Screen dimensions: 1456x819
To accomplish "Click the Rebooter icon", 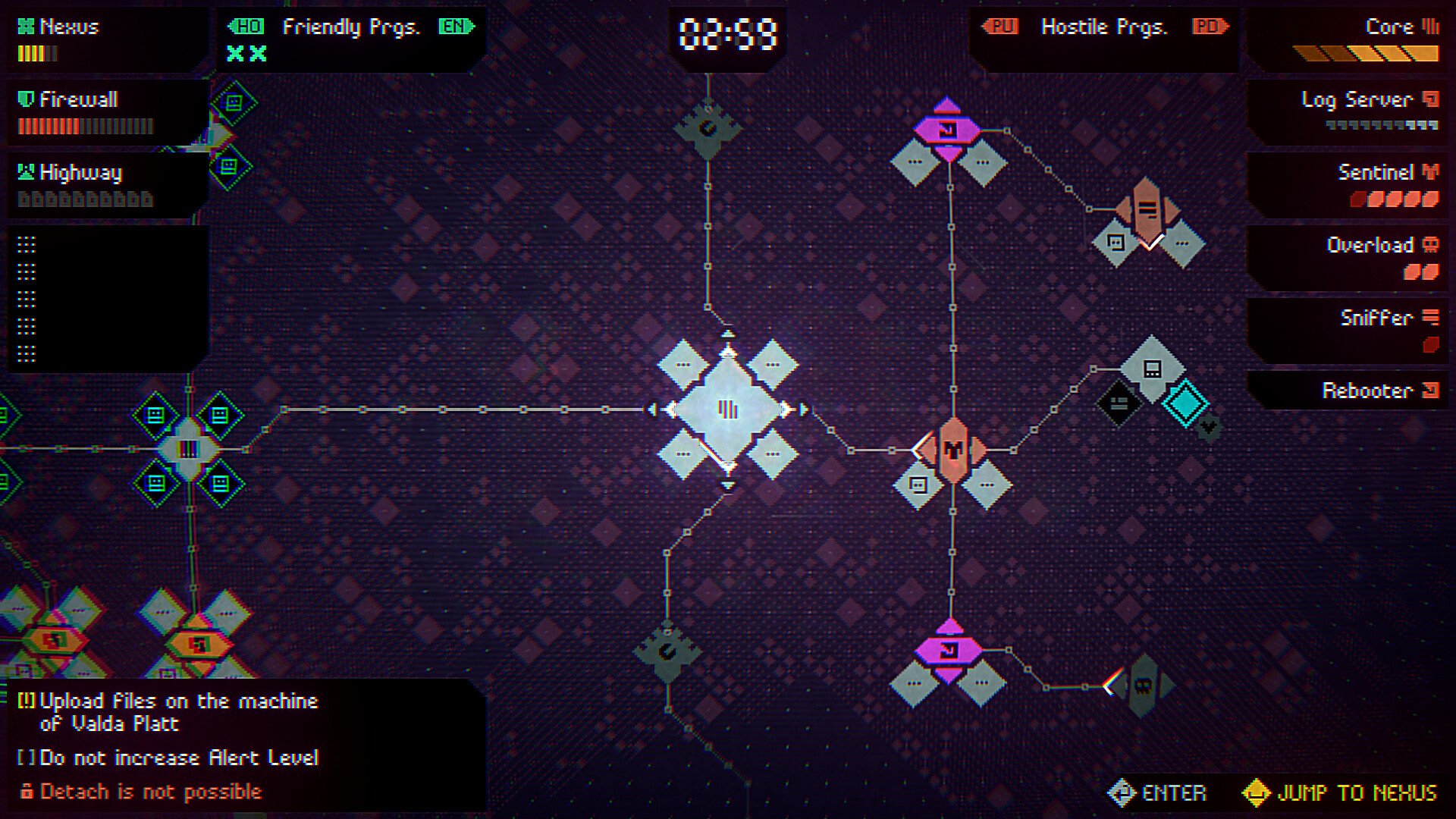I will 1432,391.
